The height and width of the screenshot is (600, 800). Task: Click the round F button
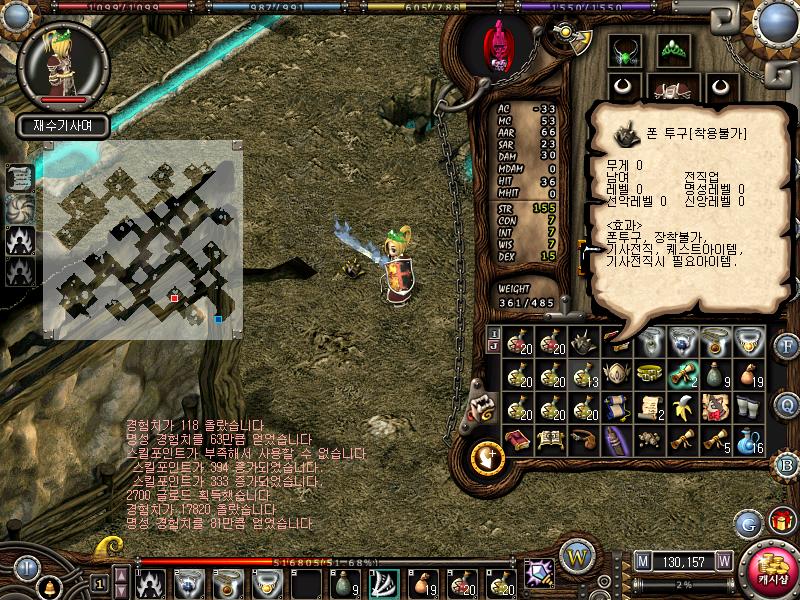pyautogui.click(x=787, y=347)
